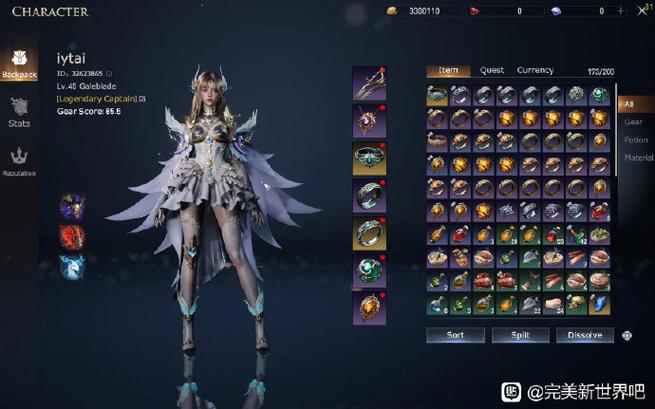The height and width of the screenshot is (409, 655).
Task: Select the equipped orange gem amulet slot
Action: 369,308
